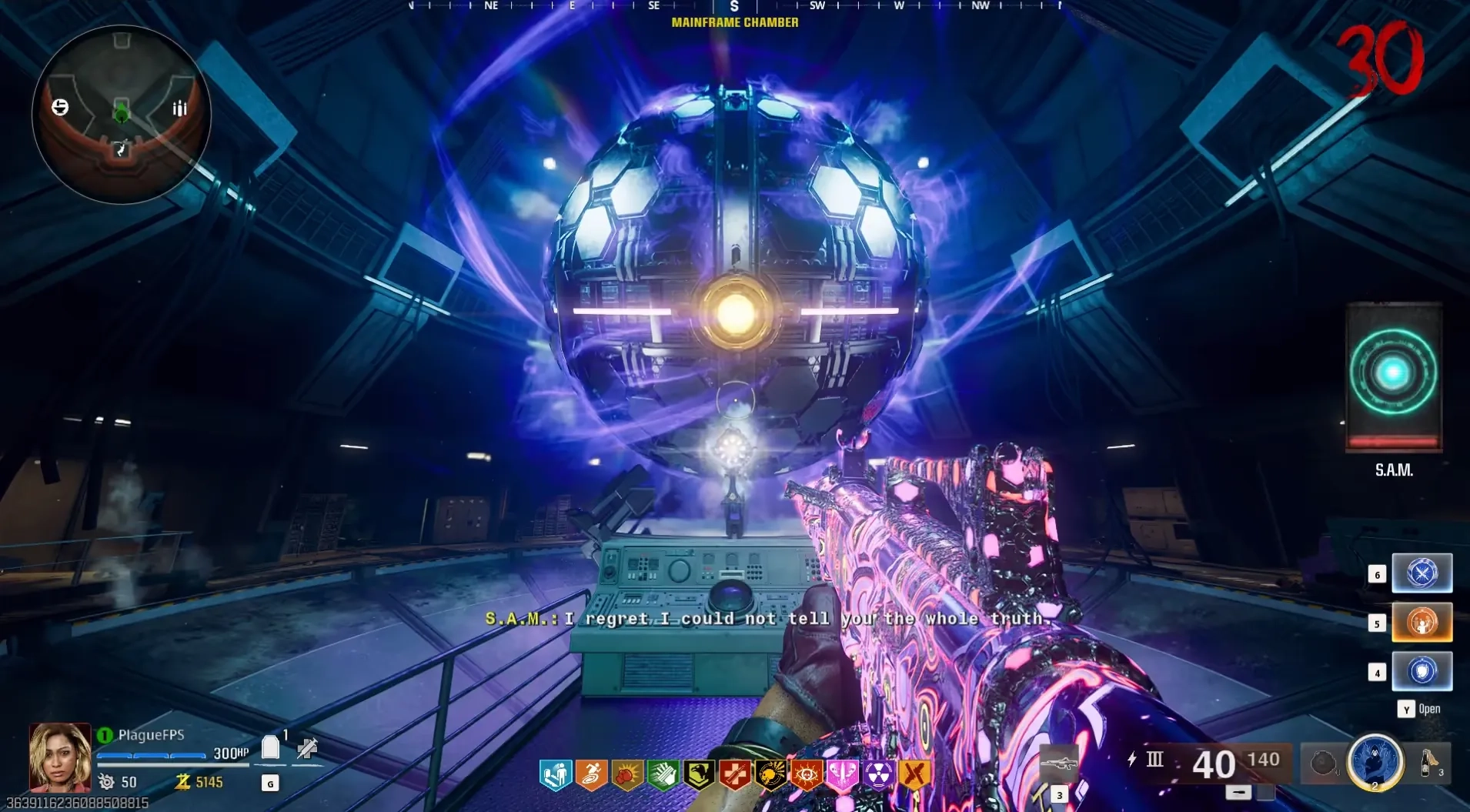Click the player character portrait

point(60,757)
